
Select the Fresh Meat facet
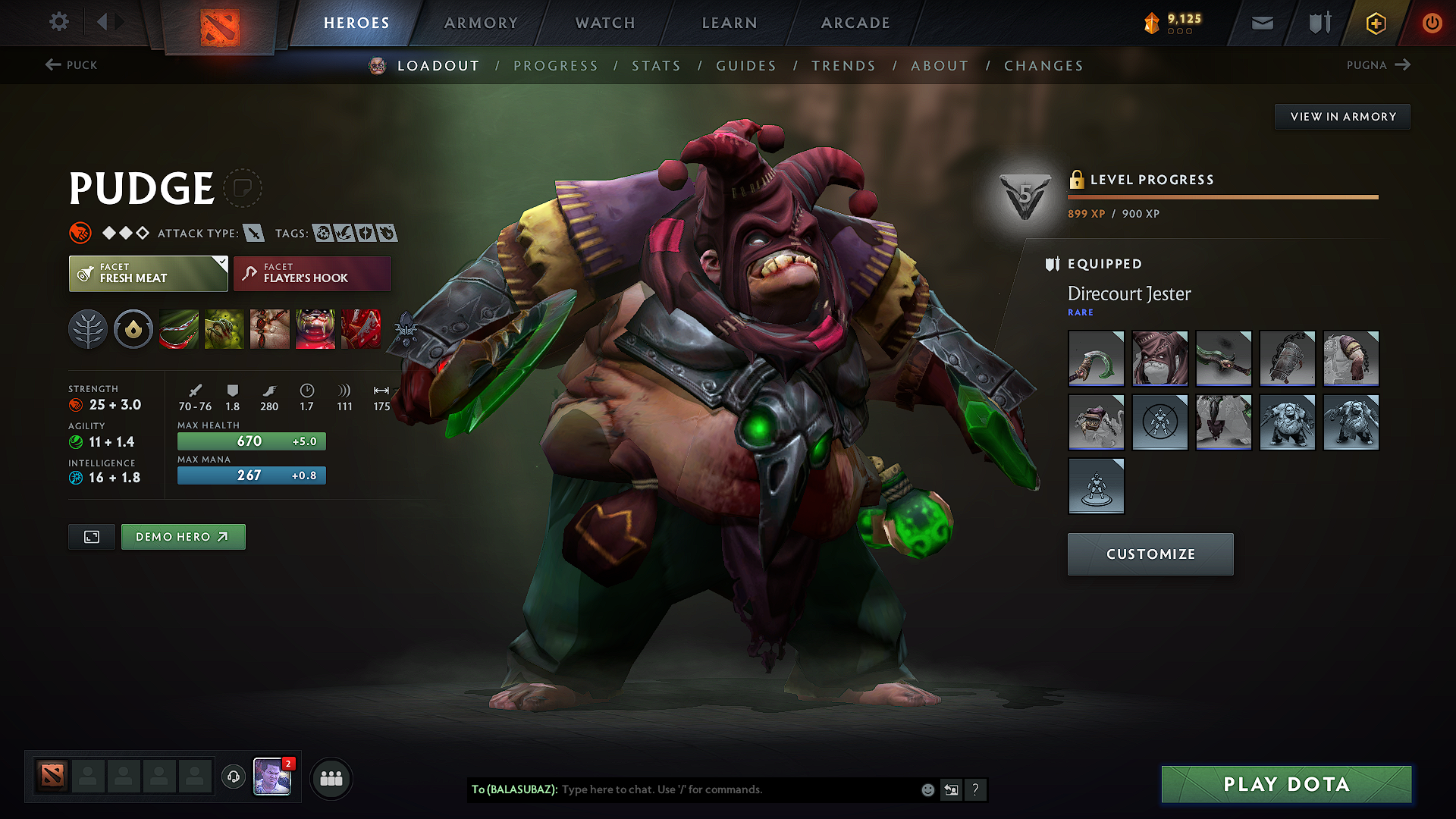pyautogui.click(x=148, y=273)
